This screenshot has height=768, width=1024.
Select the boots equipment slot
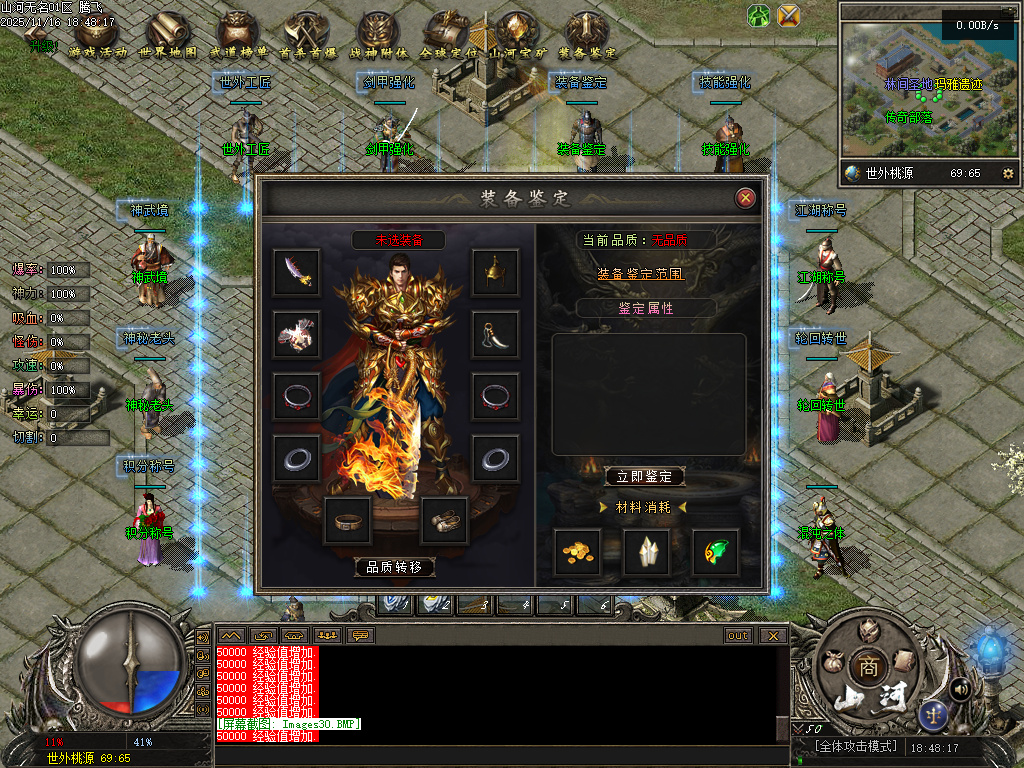[444, 520]
